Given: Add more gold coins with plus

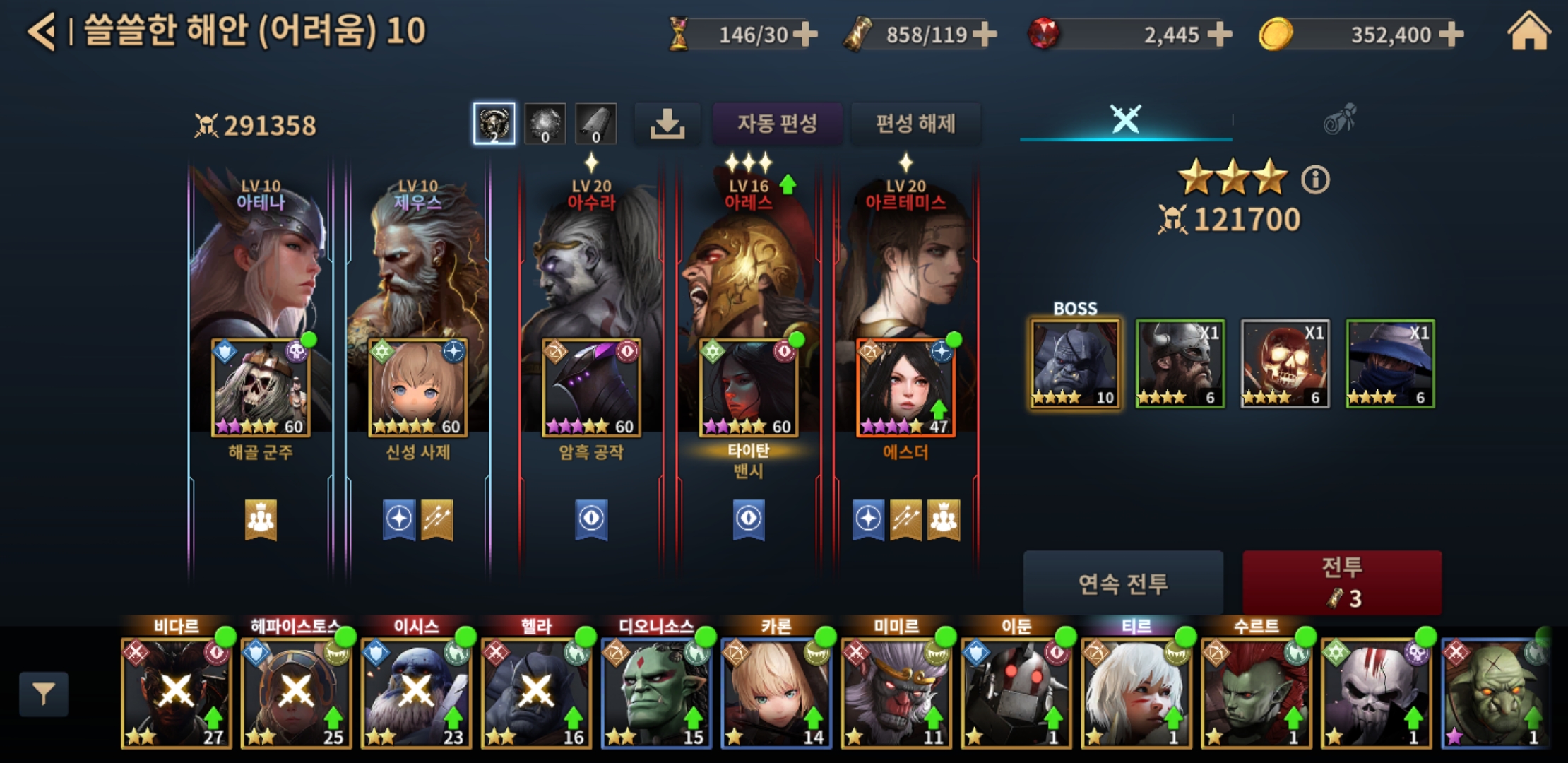Looking at the screenshot, I should tap(1452, 34).
